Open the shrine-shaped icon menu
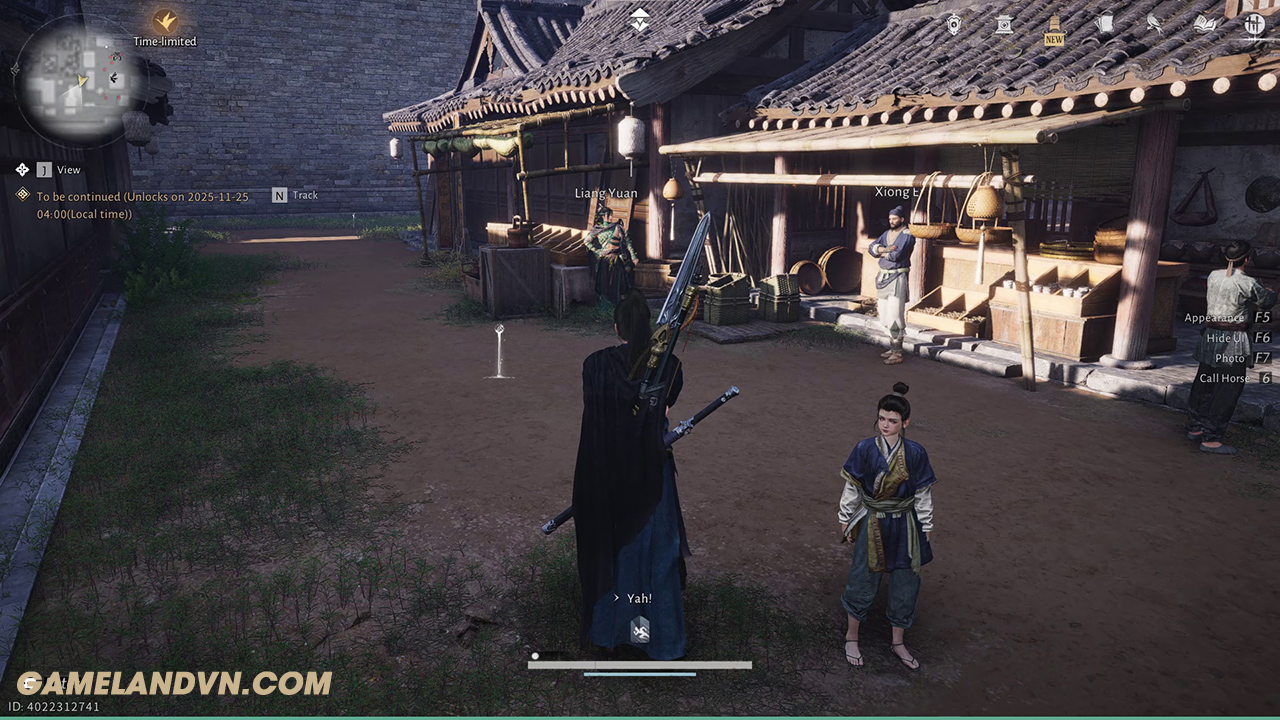The width and height of the screenshot is (1280, 720). tap(1004, 25)
